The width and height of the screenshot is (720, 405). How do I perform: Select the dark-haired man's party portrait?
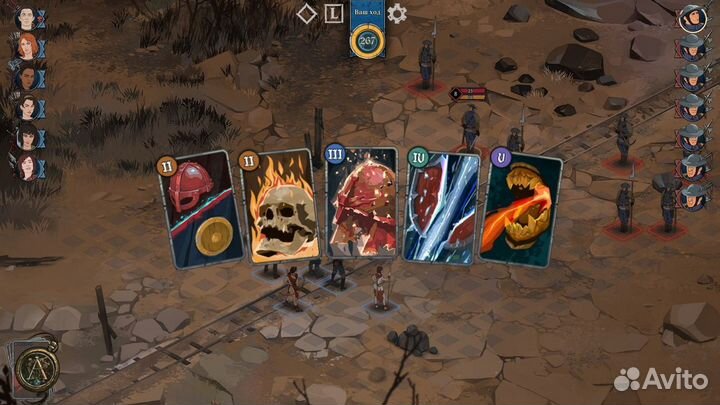pos(26,16)
